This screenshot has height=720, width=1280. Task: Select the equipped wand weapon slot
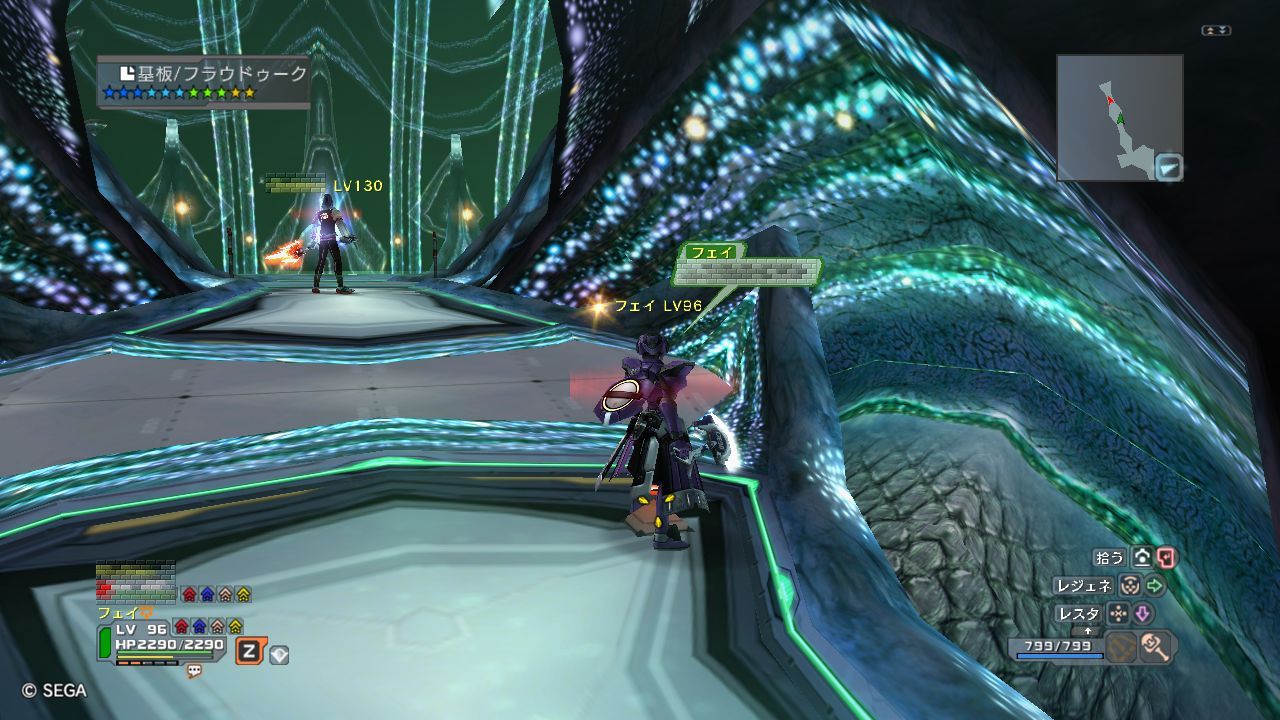(x=1157, y=647)
